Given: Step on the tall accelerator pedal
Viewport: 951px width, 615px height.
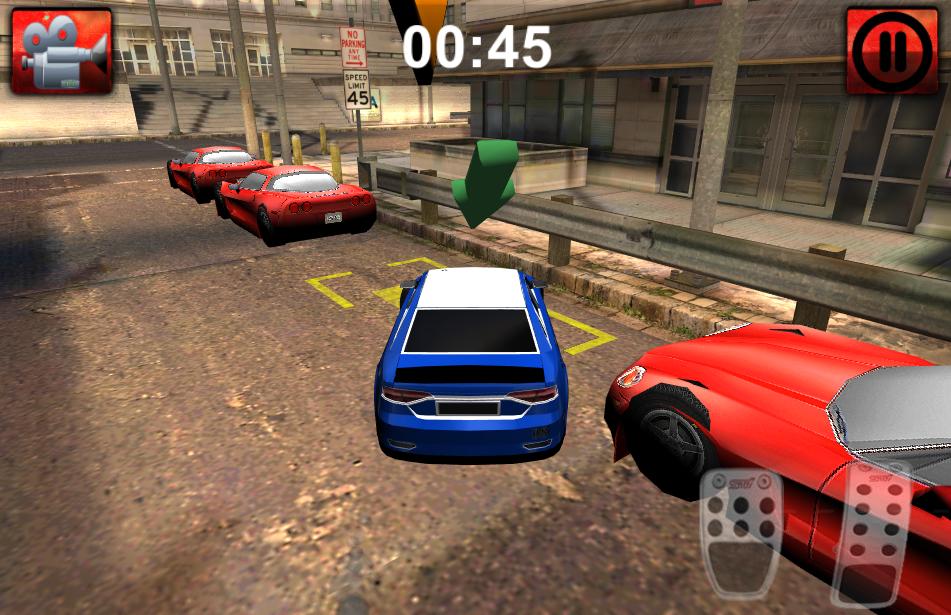Looking at the screenshot, I should click(x=872, y=535).
